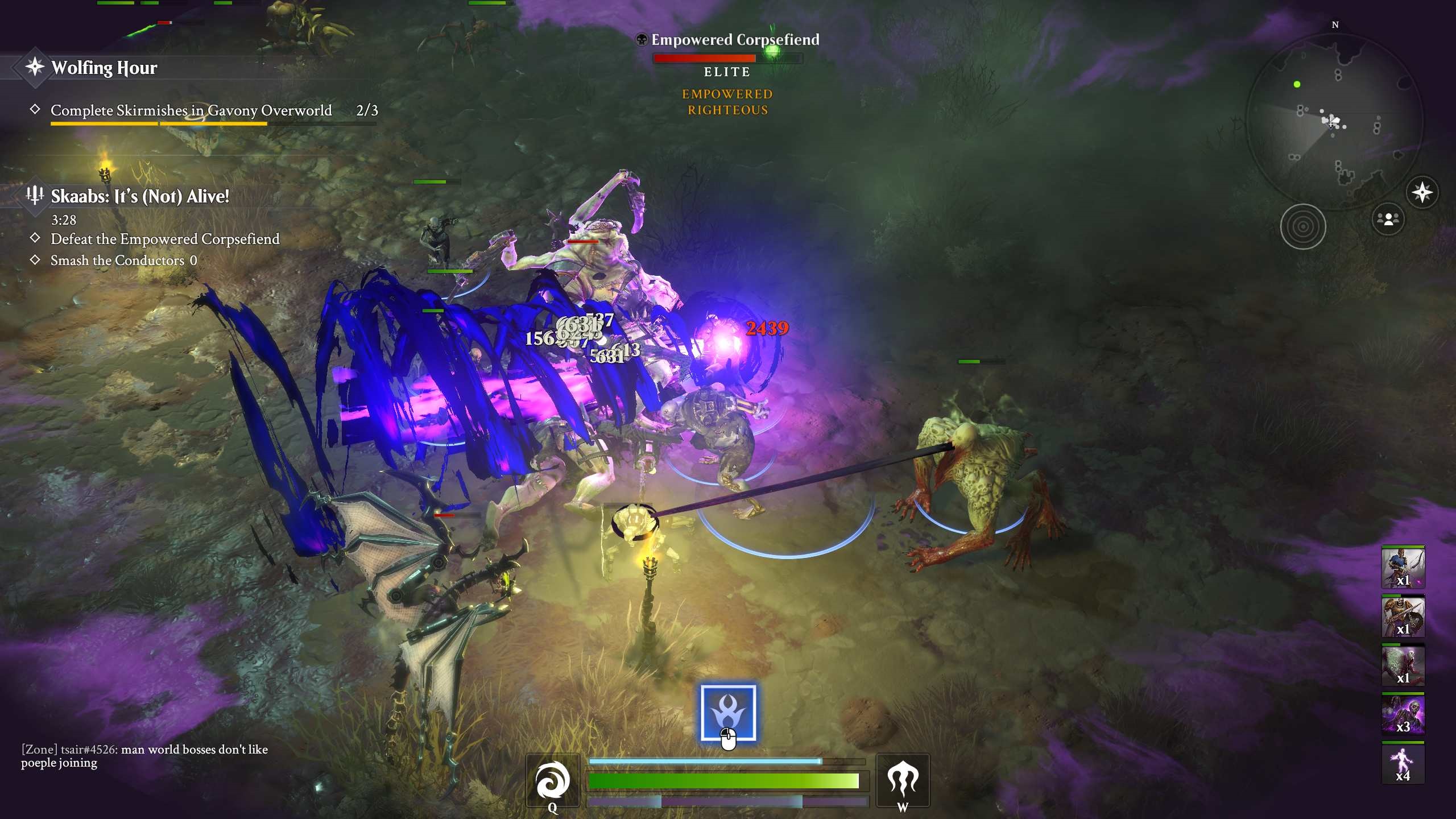Viewport: 1456px width, 819px height.
Task: Open the Wolfing Hour quest tracker
Action: click(104, 68)
